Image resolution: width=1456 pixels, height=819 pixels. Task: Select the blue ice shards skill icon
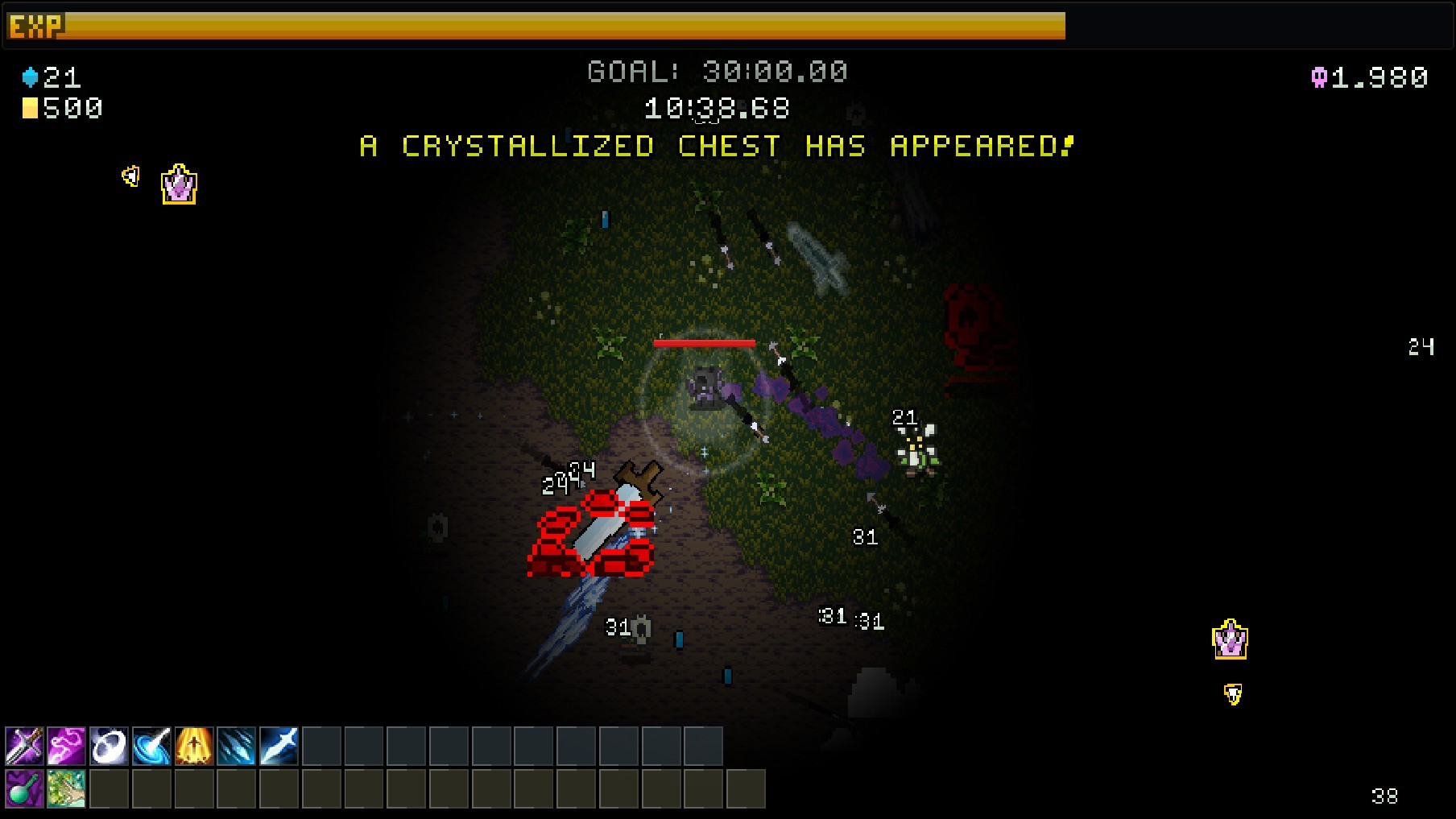236,745
